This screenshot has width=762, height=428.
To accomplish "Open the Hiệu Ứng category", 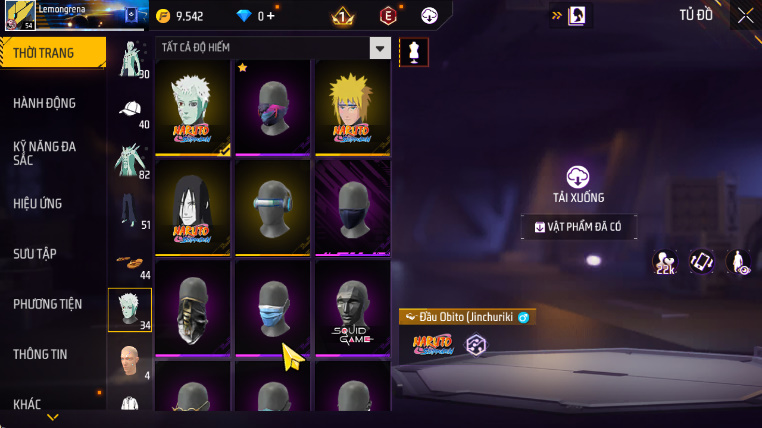I will pos(38,203).
